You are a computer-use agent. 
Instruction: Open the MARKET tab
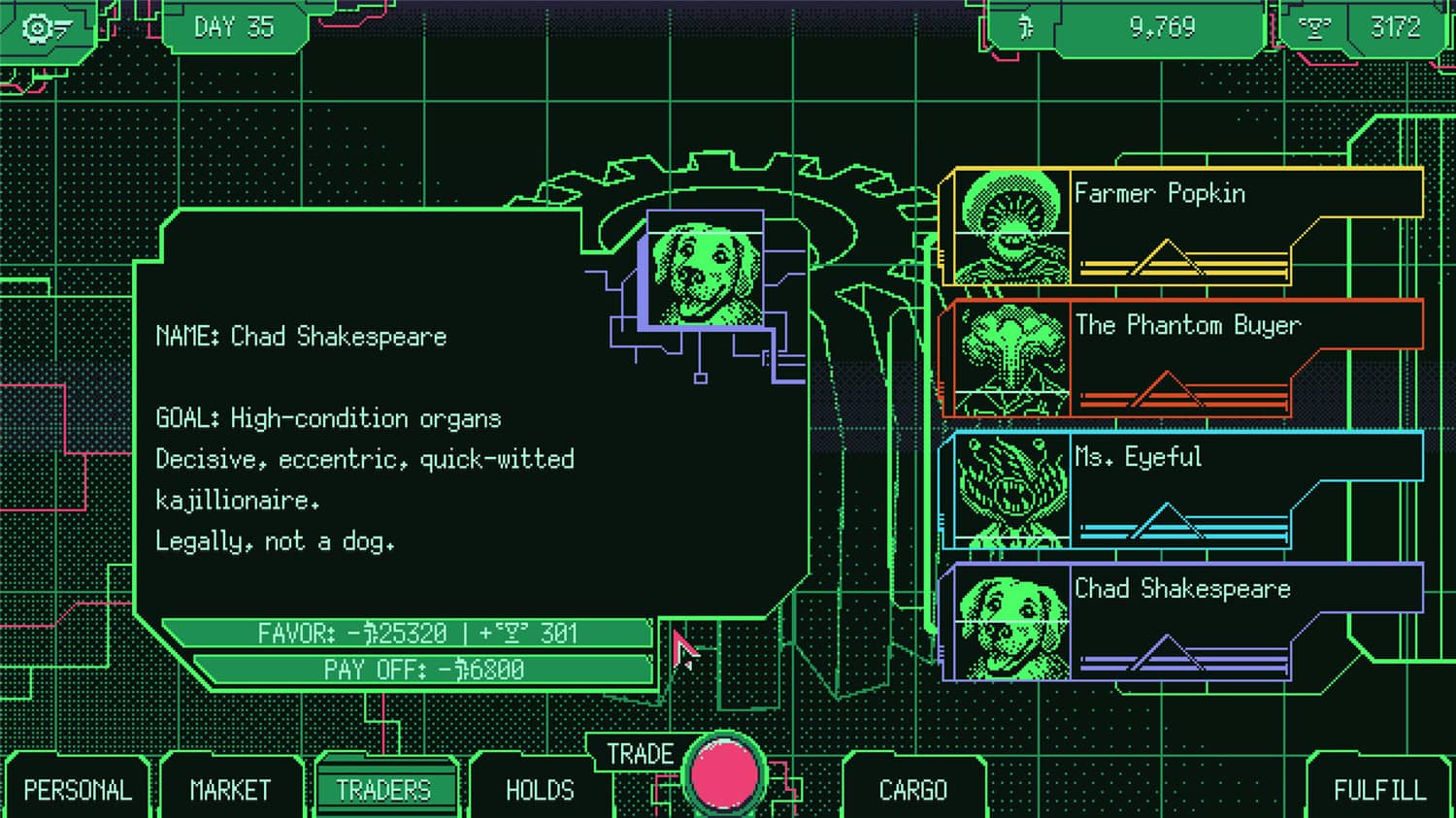pyautogui.click(x=230, y=790)
